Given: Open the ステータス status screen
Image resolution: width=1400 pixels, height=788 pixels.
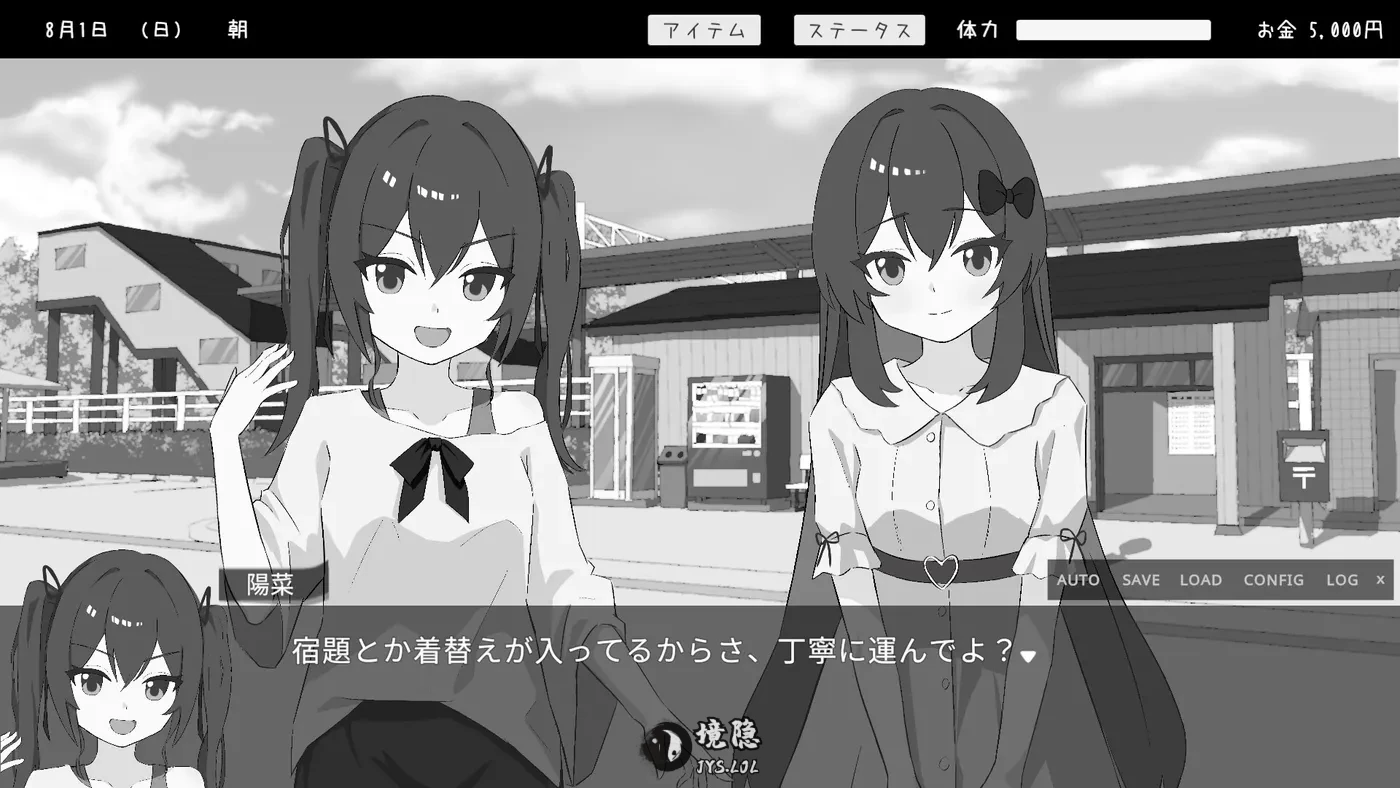Looking at the screenshot, I should click(859, 29).
